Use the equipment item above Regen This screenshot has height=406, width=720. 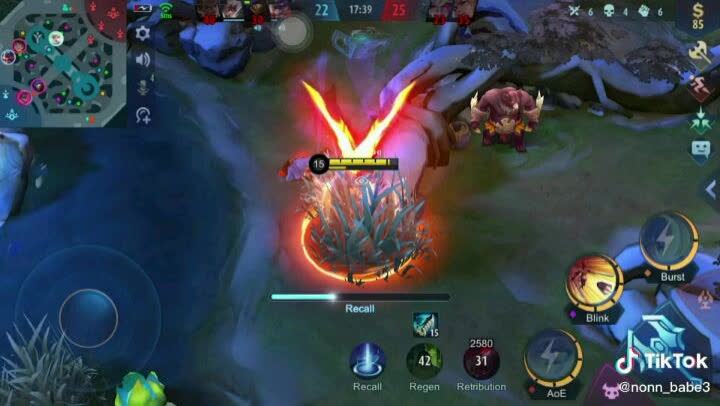(425, 323)
